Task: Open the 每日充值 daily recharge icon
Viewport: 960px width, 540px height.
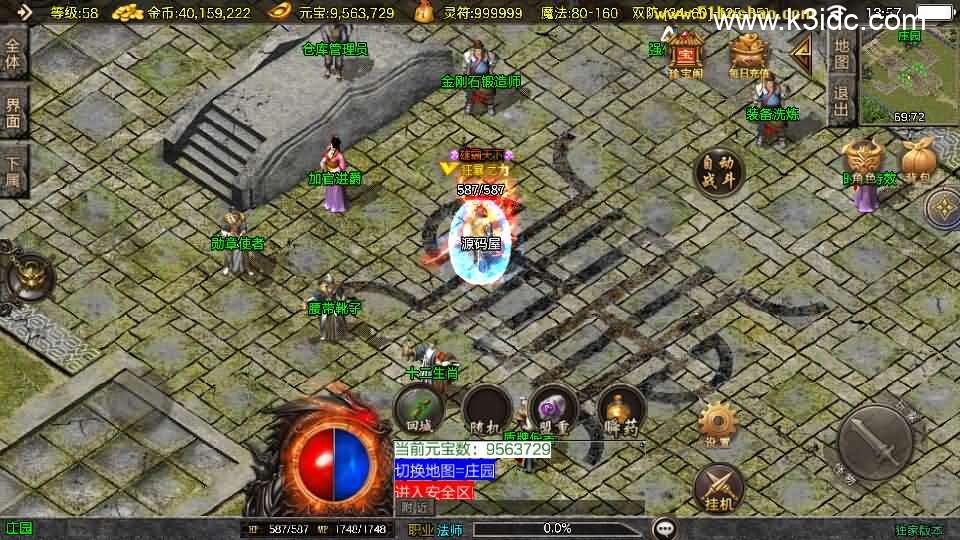Action: pos(746,53)
